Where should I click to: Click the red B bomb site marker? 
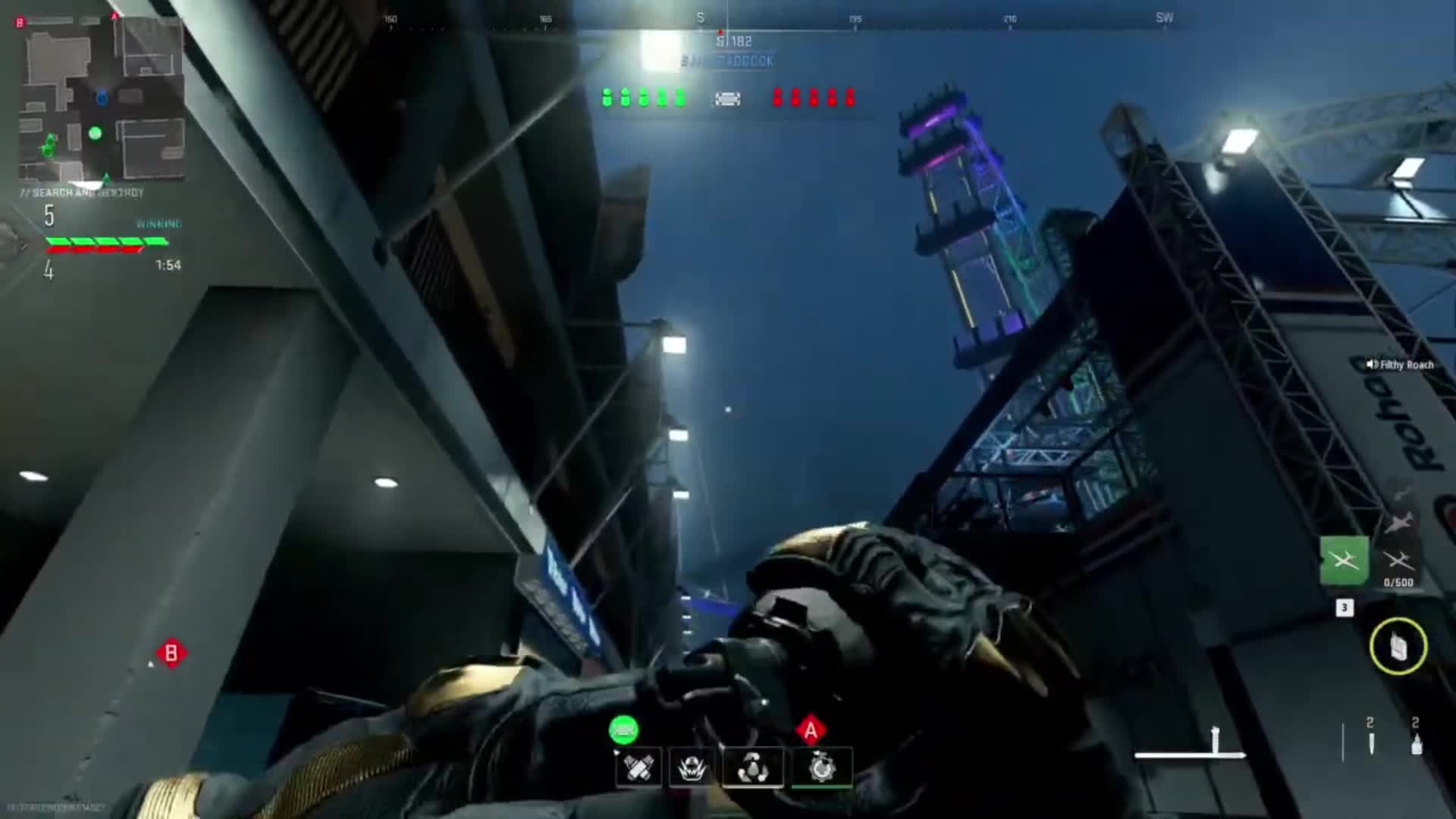click(x=171, y=653)
